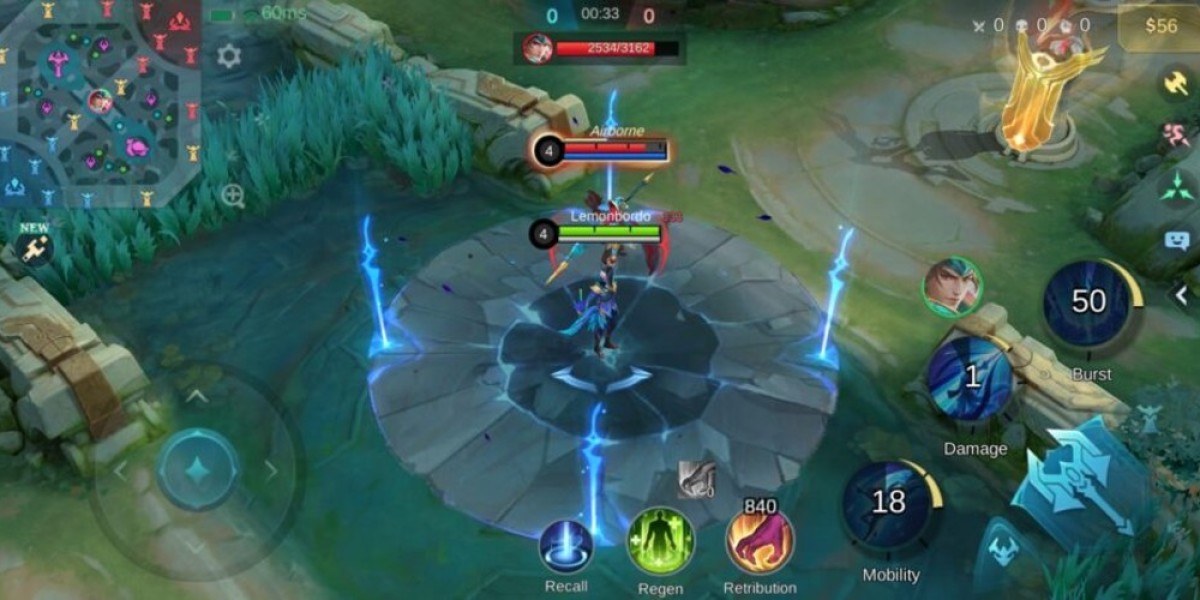The width and height of the screenshot is (1200, 600).
Task: Select the hero portrait above the Damage skill
Action: click(x=952, y=287)
